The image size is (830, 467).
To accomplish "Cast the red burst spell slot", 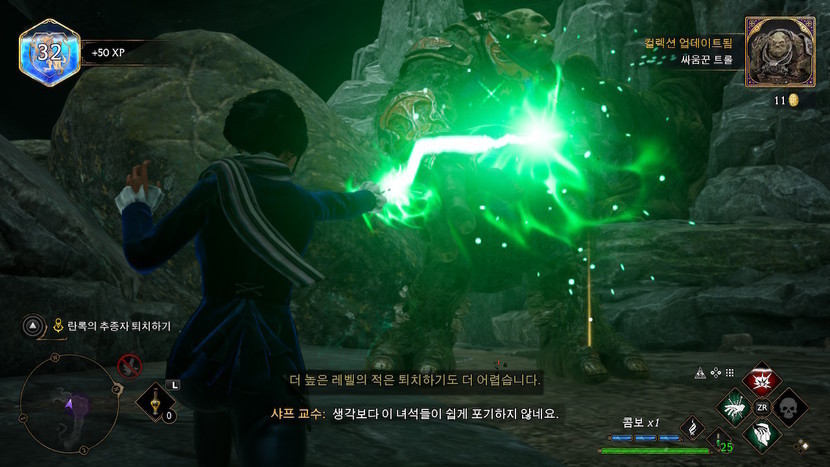I will coord(763,380).
